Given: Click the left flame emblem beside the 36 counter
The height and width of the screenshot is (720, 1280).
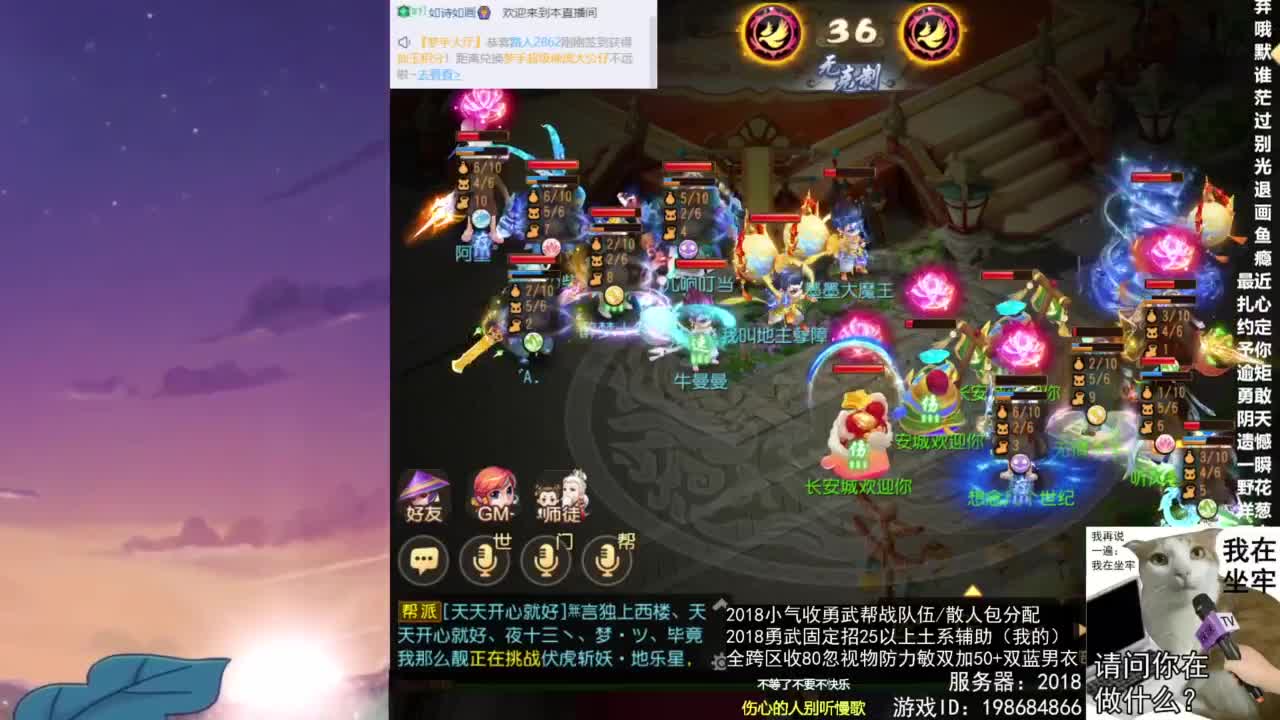Looking at the screenshot, I should 775,30.
